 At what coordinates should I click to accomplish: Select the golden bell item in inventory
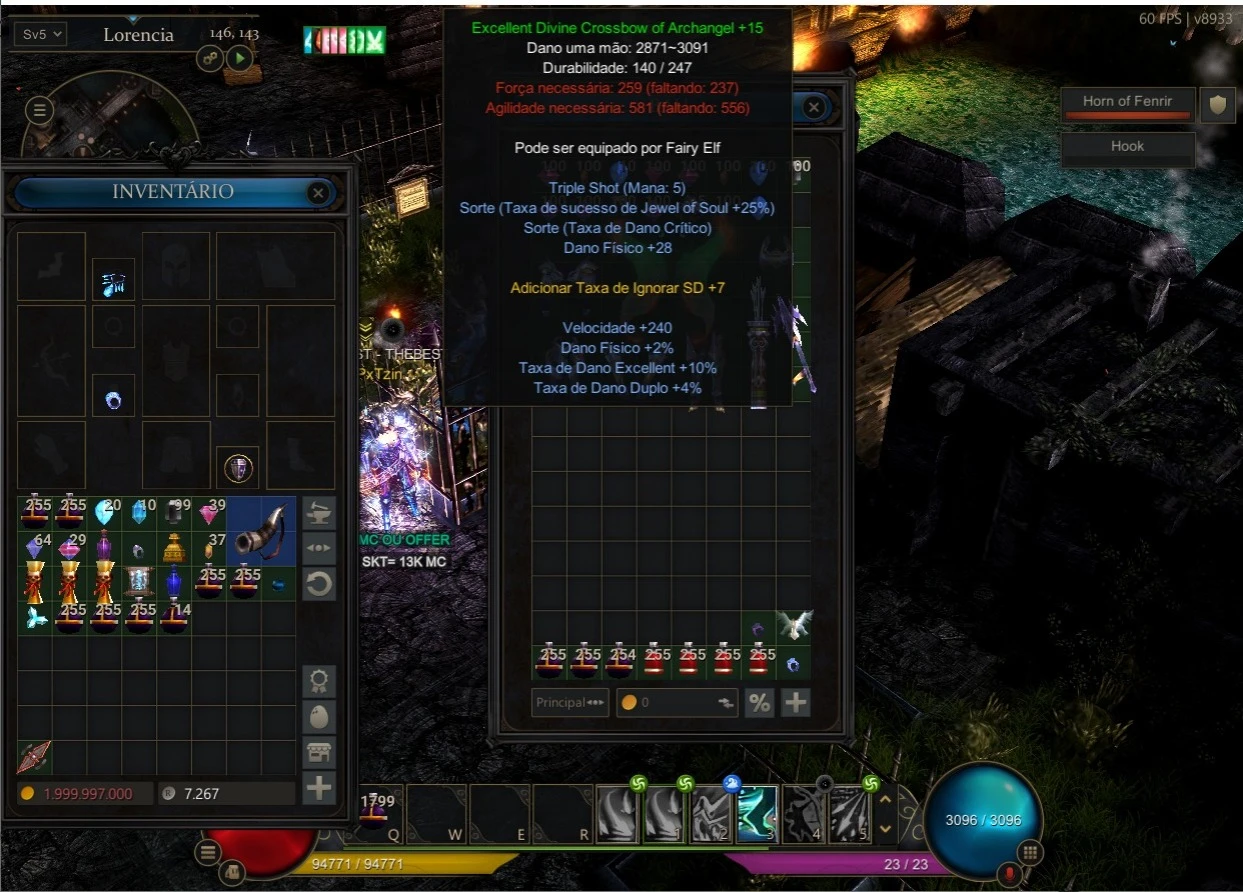tap(174, 548)
